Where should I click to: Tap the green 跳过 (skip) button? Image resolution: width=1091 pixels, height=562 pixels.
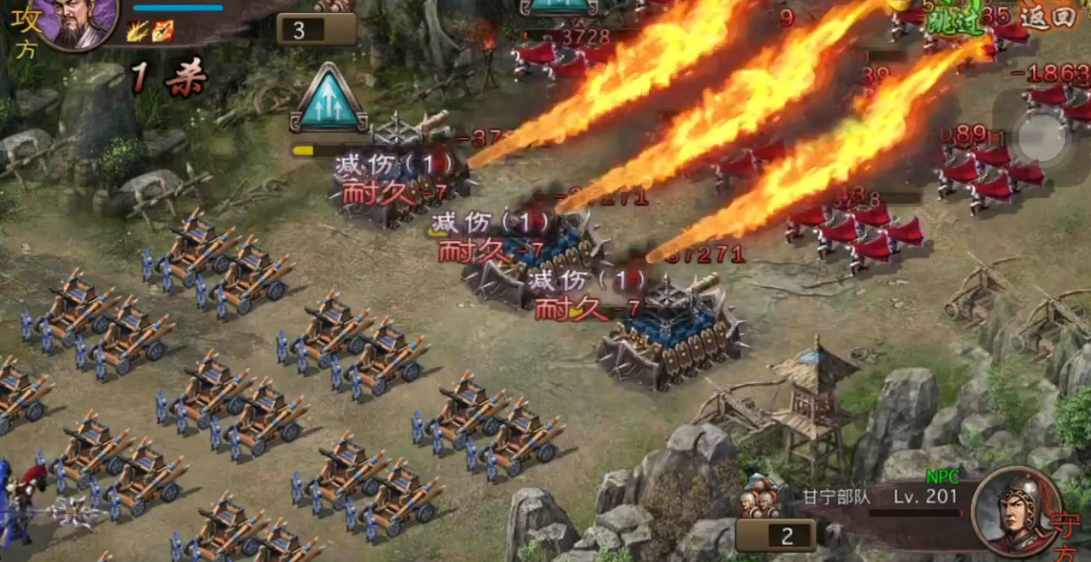[951, 19]
